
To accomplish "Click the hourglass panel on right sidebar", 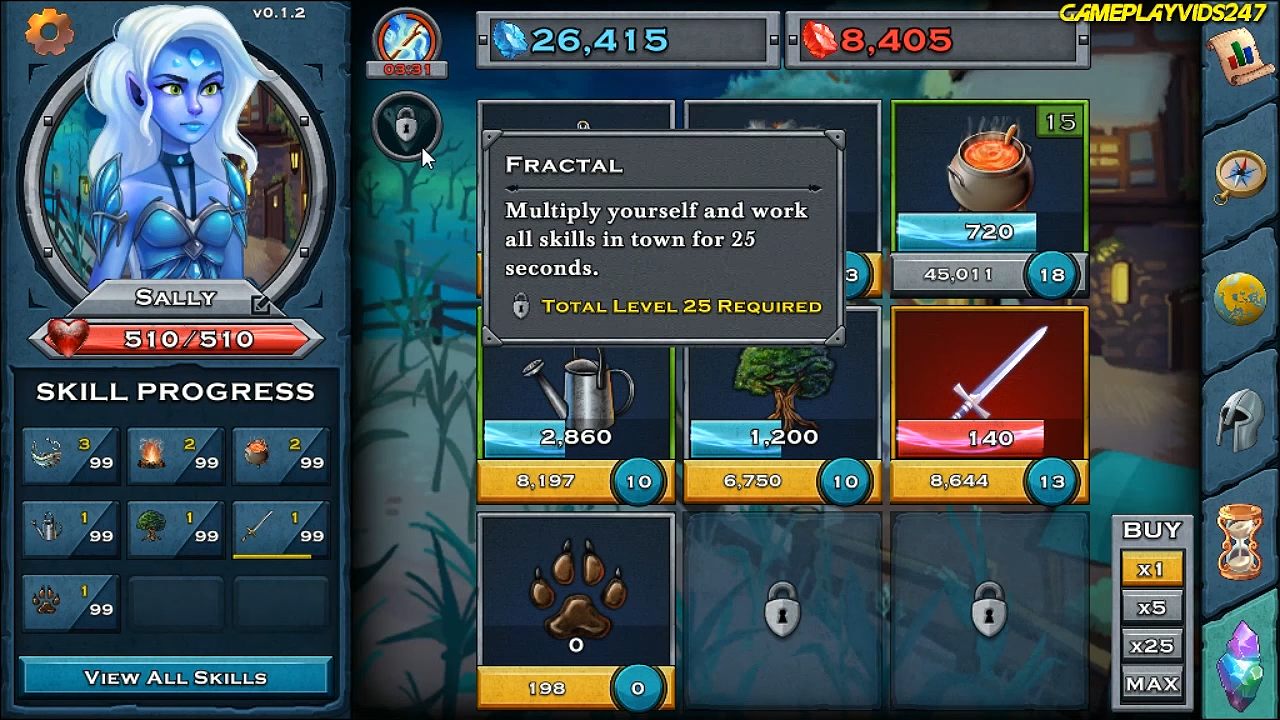I will pyautogui.click(x=1240, y=540).
